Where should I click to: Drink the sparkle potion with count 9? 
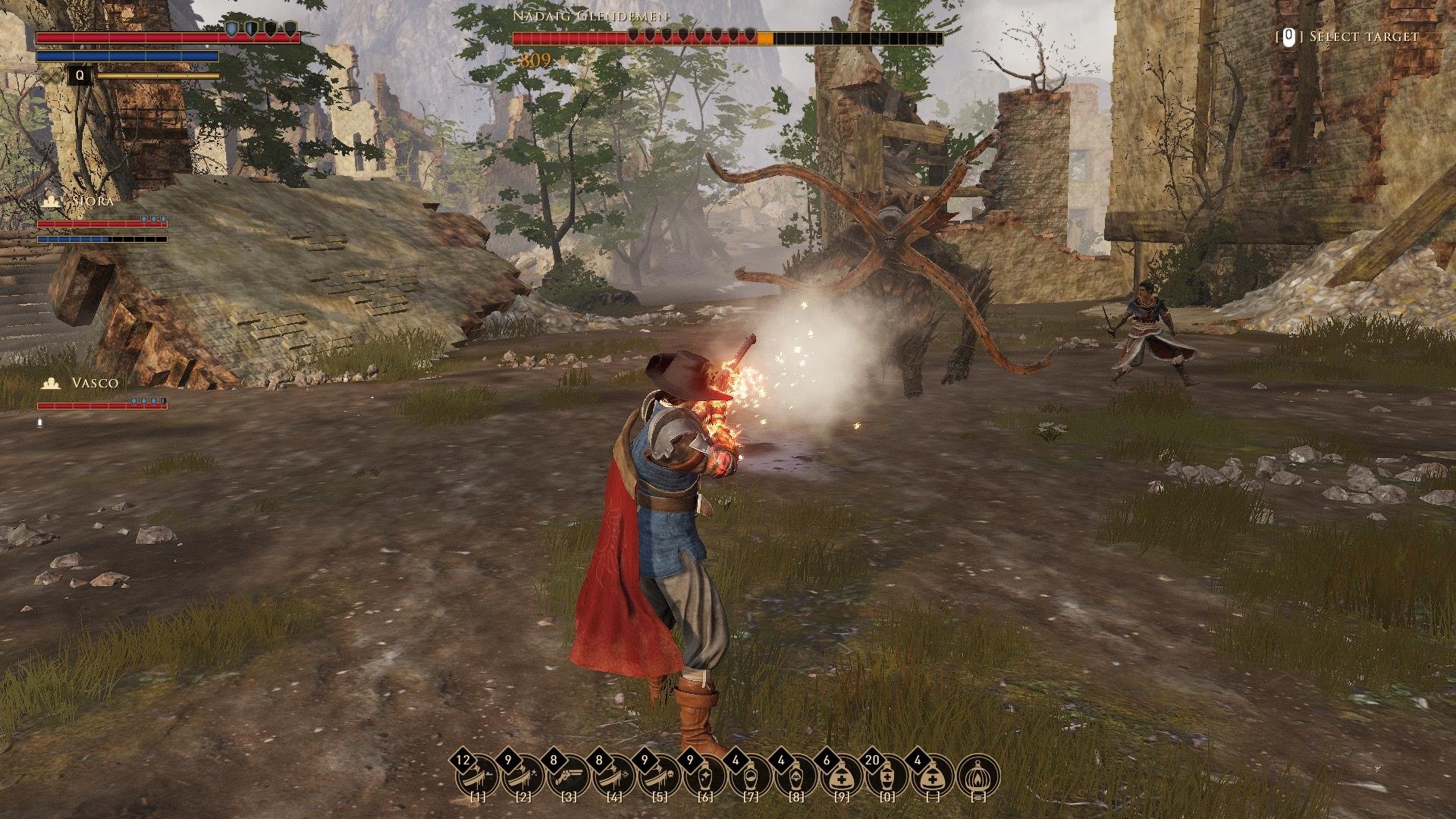(x=705, y=776)
